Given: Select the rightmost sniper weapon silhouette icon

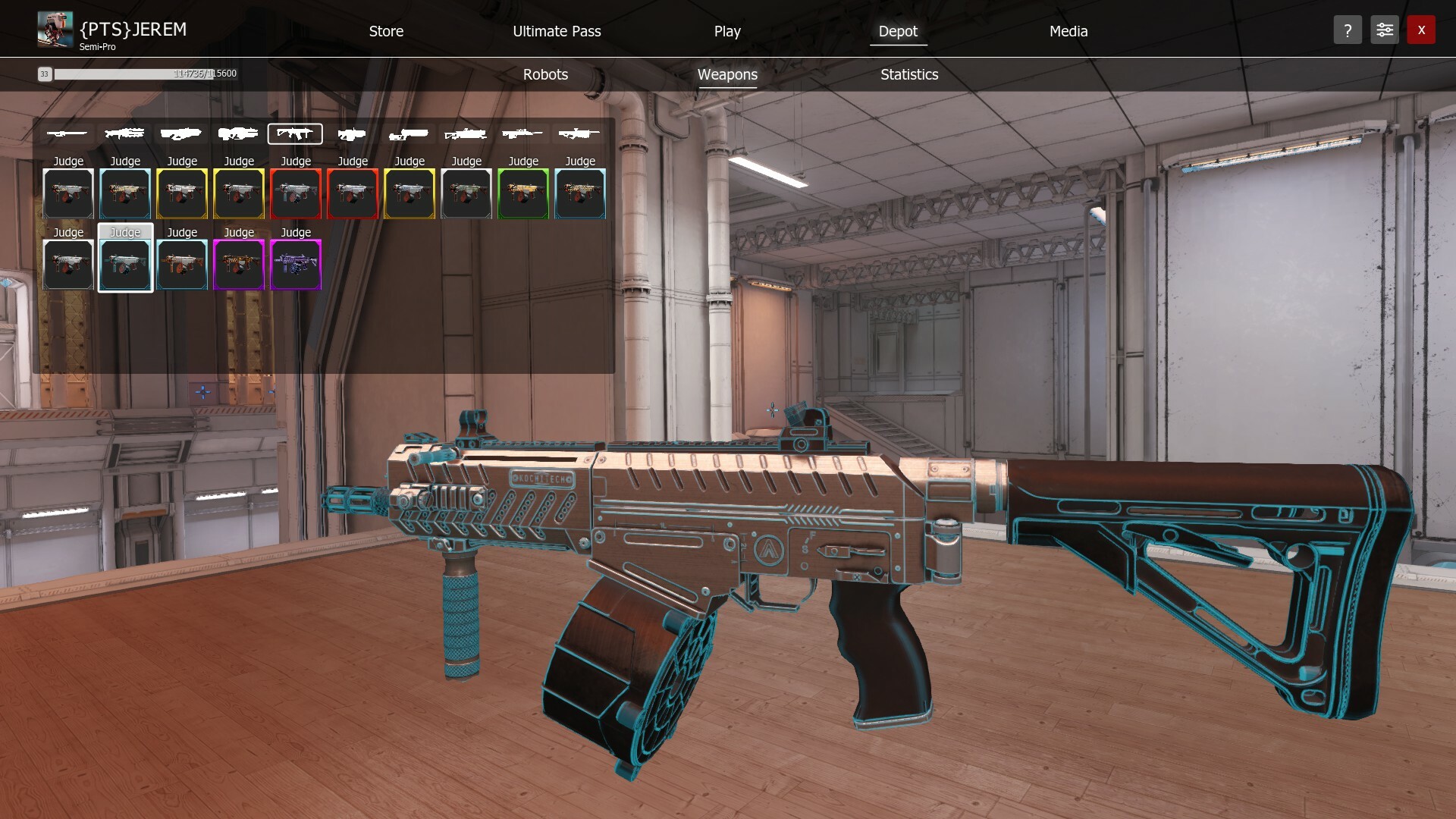Looking at the screenshot, I should [x=580, y=133].
